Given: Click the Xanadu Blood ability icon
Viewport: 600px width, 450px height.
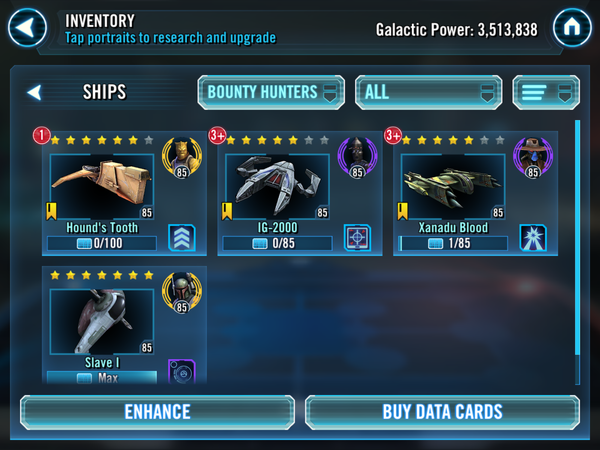Looking at the screenshot, I should 532,238.
